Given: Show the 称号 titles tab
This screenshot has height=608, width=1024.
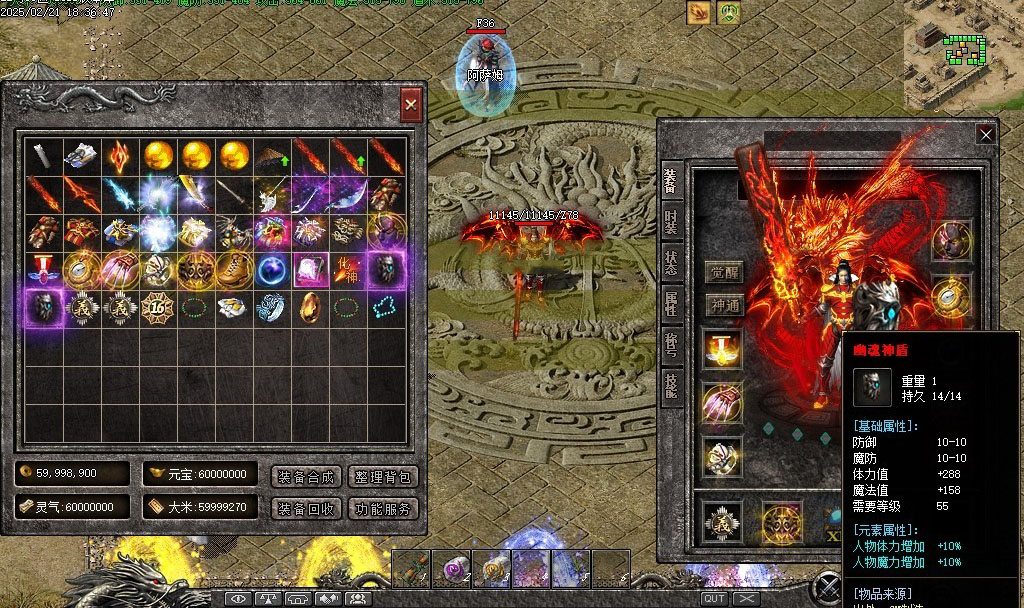Looking at the screenshot, I should pos(671,341).
